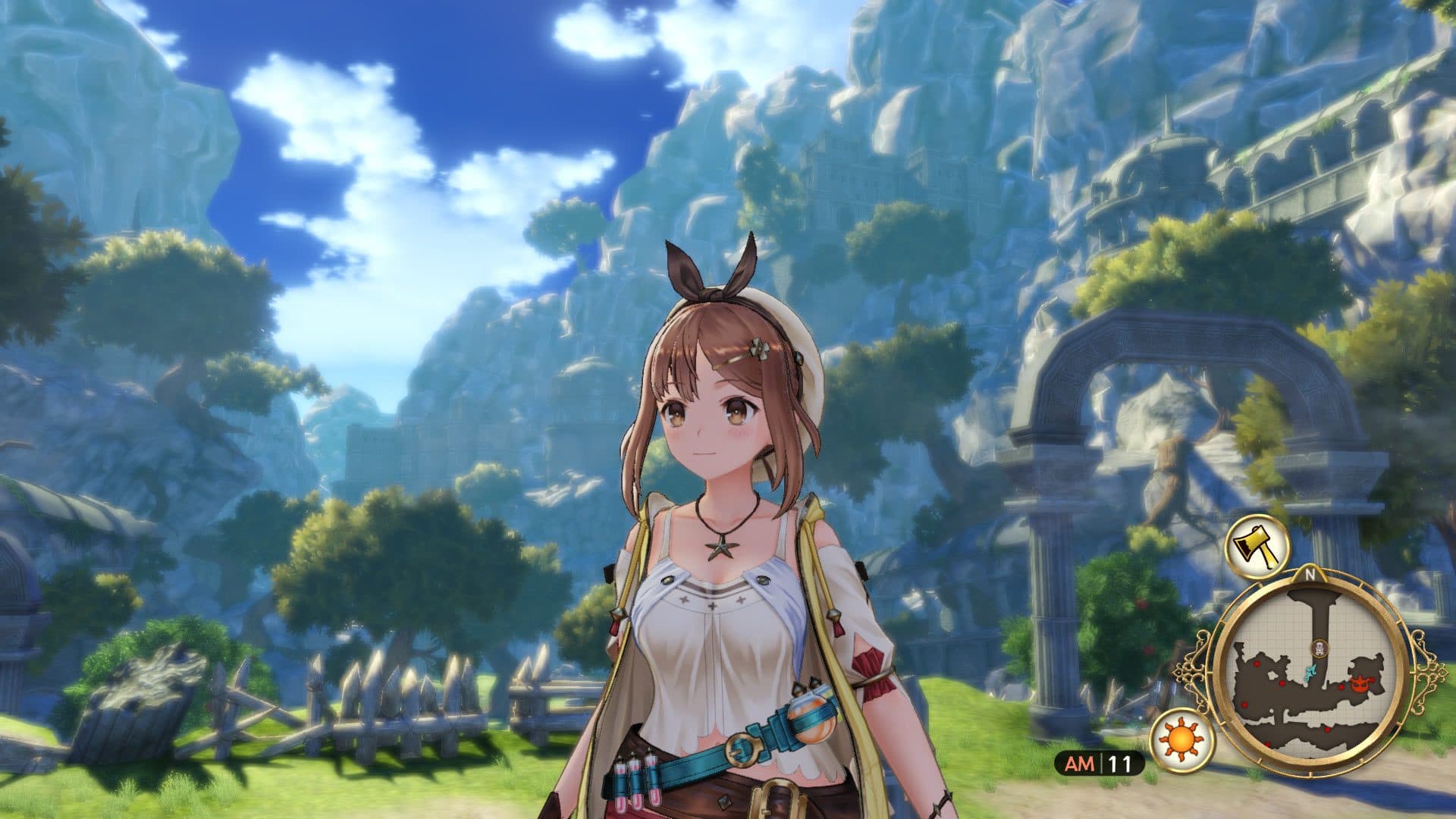Click the N compass marker above the minimap
The width and height of the screenshot is (1456, 819).
point(1310,574)
